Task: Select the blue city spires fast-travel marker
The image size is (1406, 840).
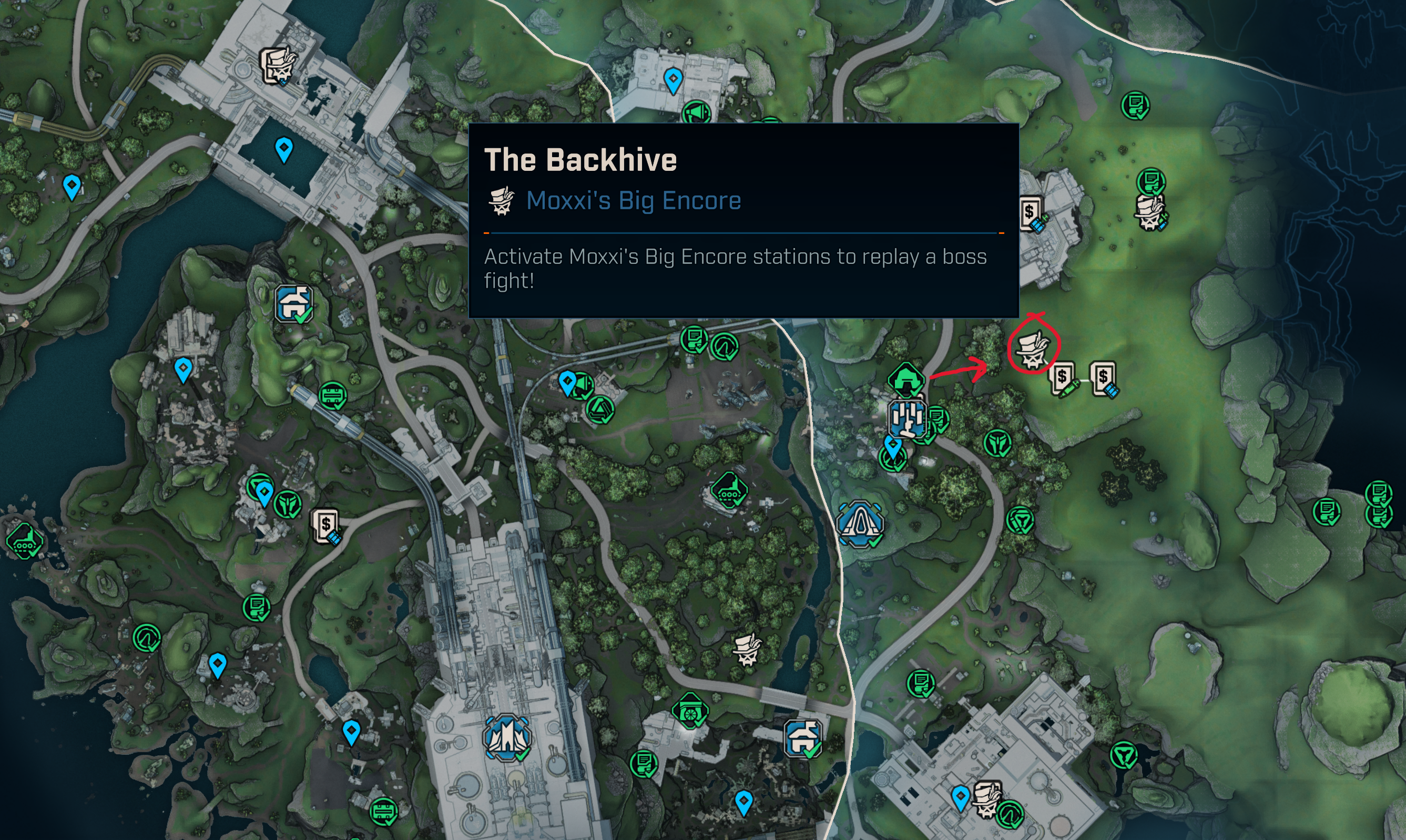Action: 506,737
